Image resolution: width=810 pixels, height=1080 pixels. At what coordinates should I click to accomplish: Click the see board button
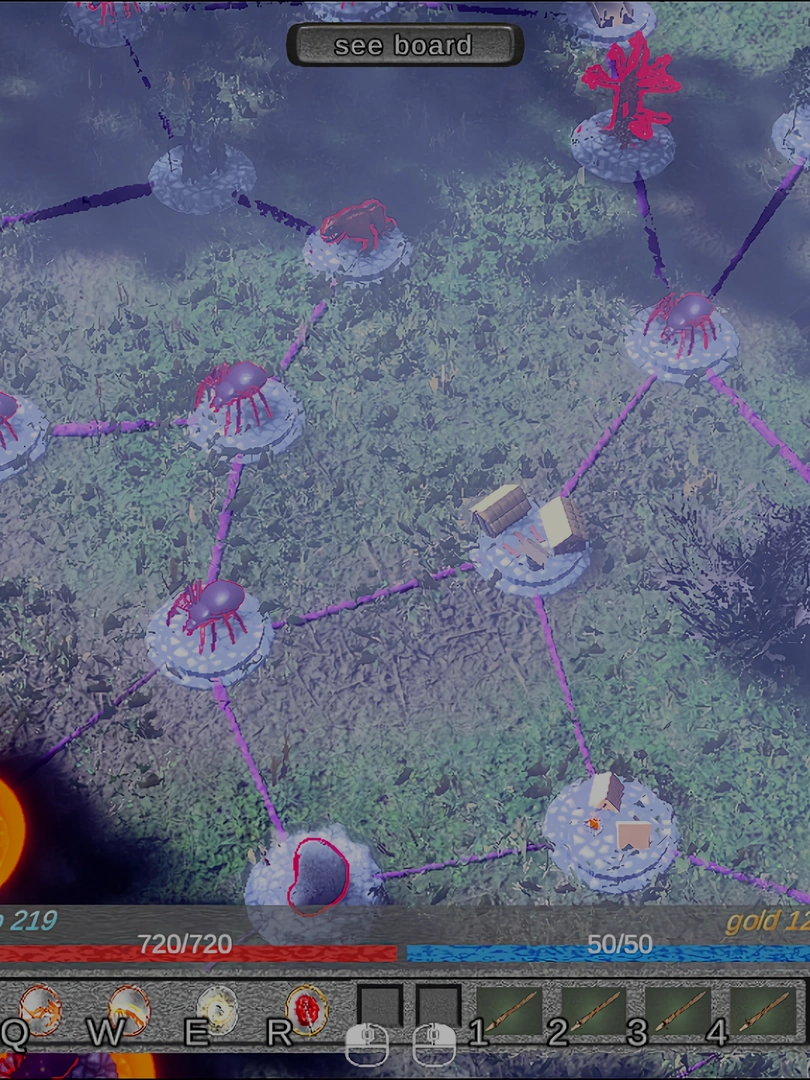[x=404, y=45]
